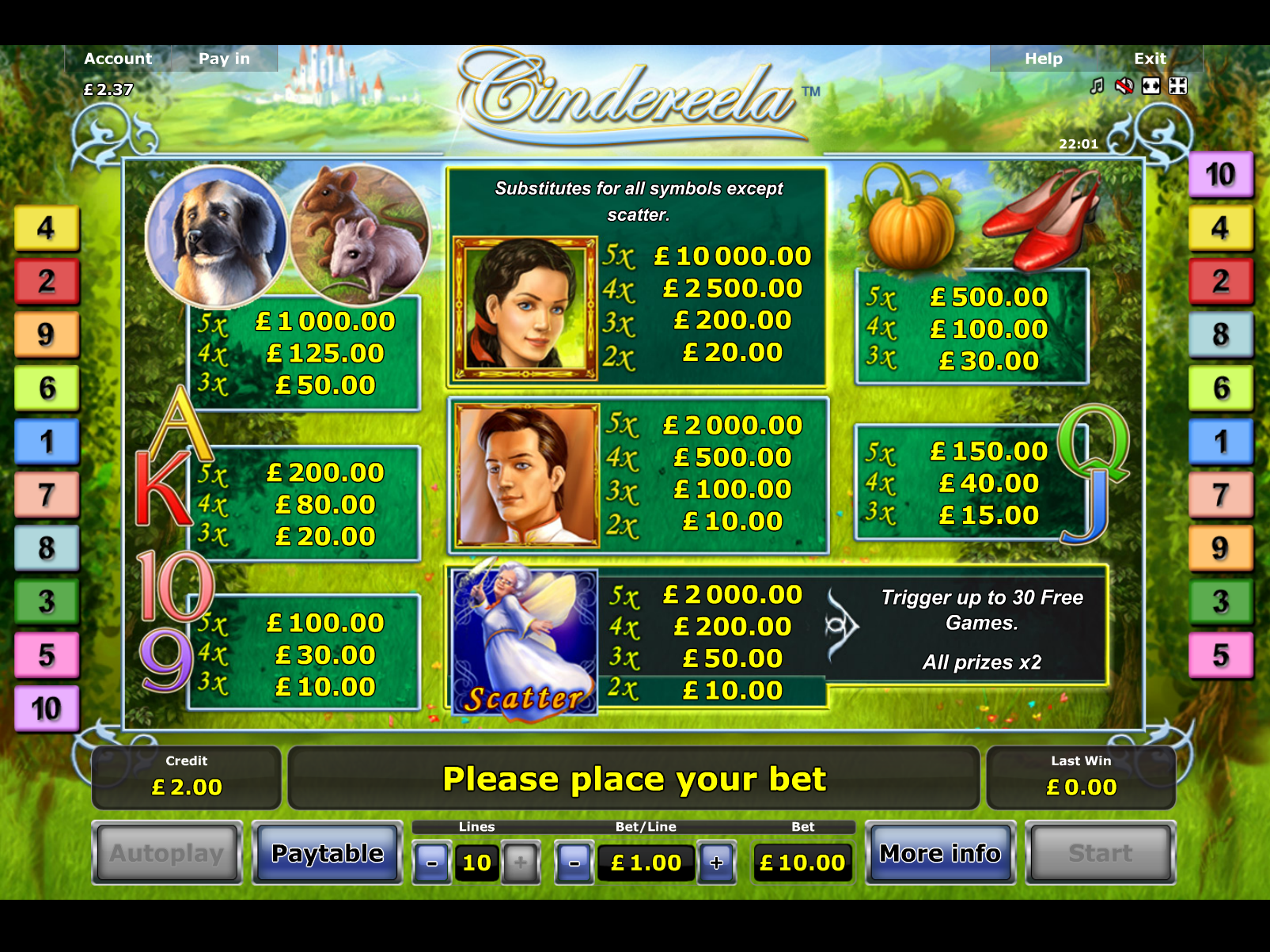Open the Help menu

click(x=1043, y=59)
